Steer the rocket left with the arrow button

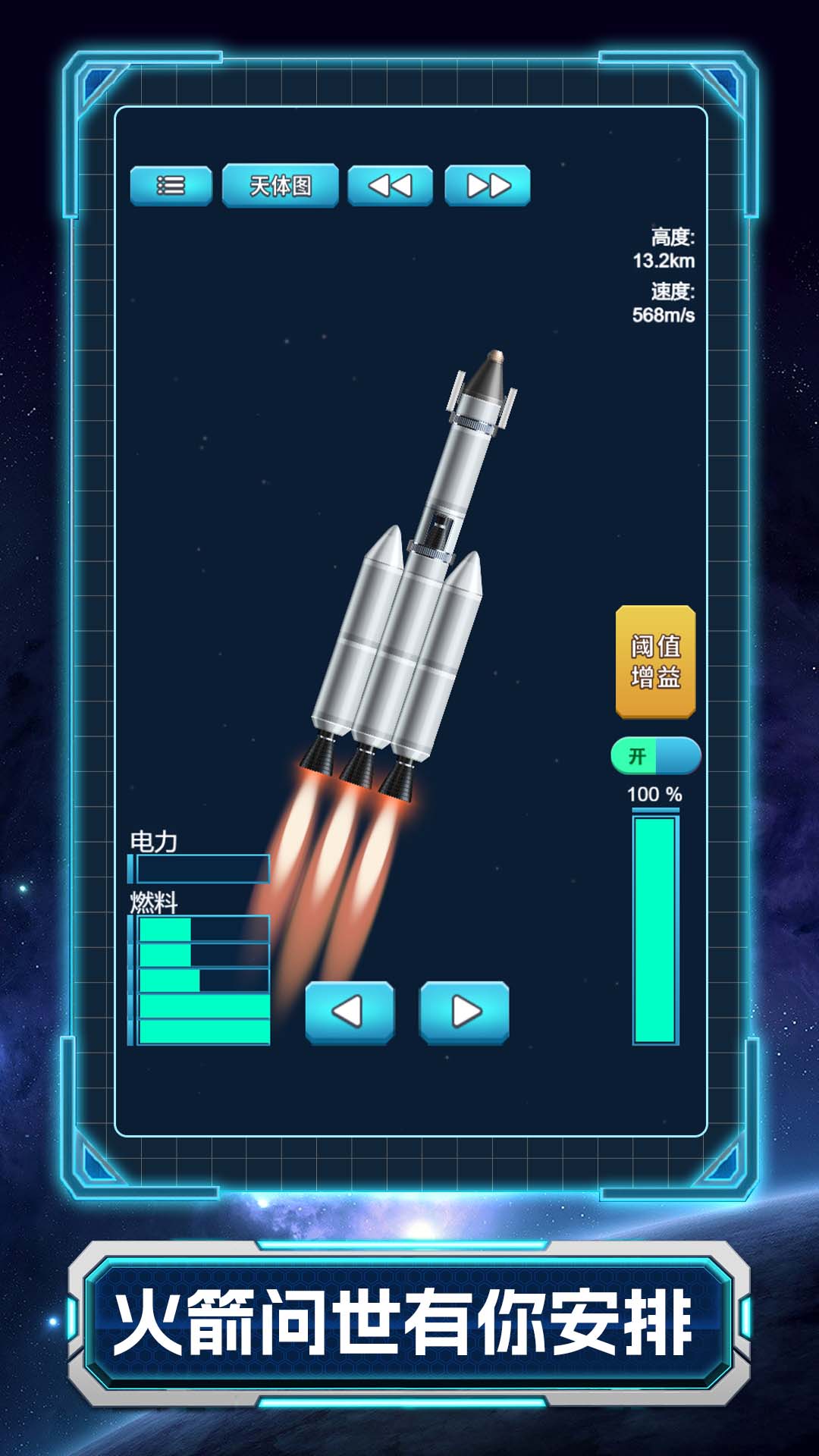(350, 1012)
